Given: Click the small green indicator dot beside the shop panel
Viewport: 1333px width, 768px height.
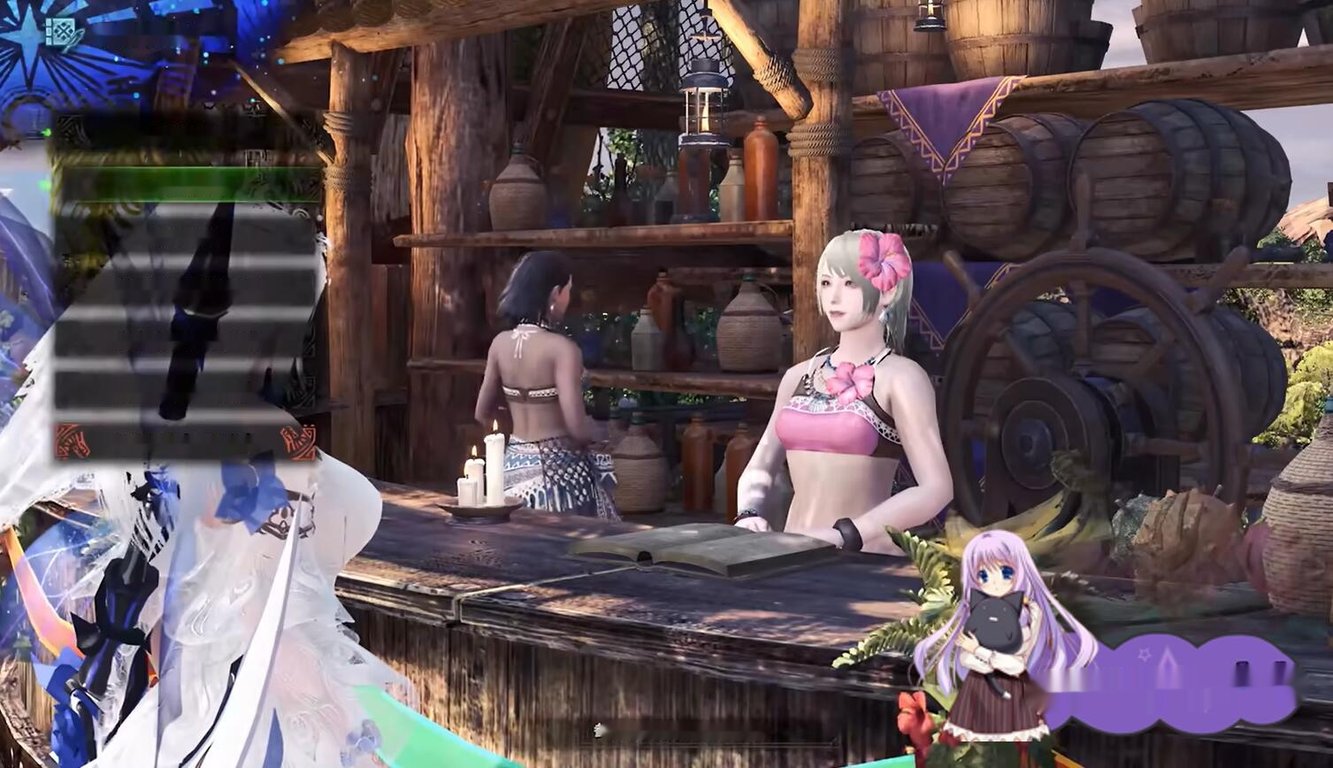Looking at the screenshot, I should click(43, 183).
